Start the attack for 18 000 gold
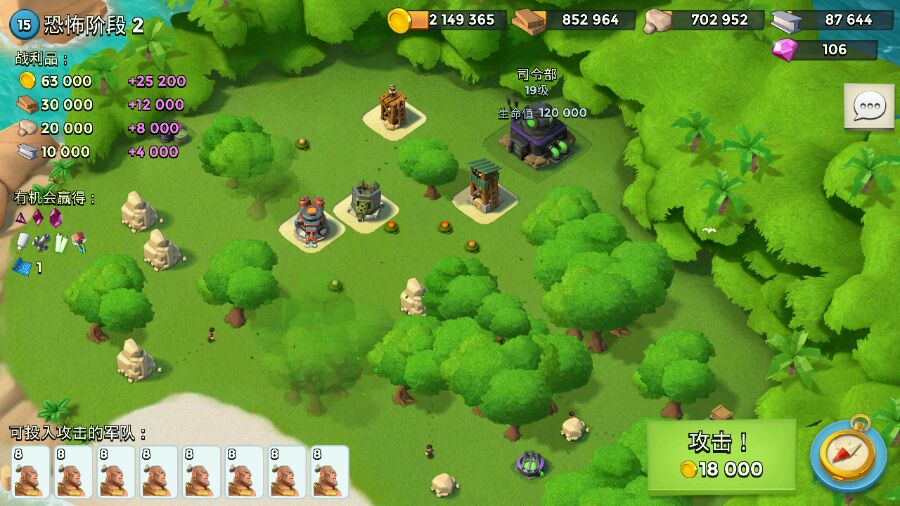900x506 pixels. click(x=721, y=456)
